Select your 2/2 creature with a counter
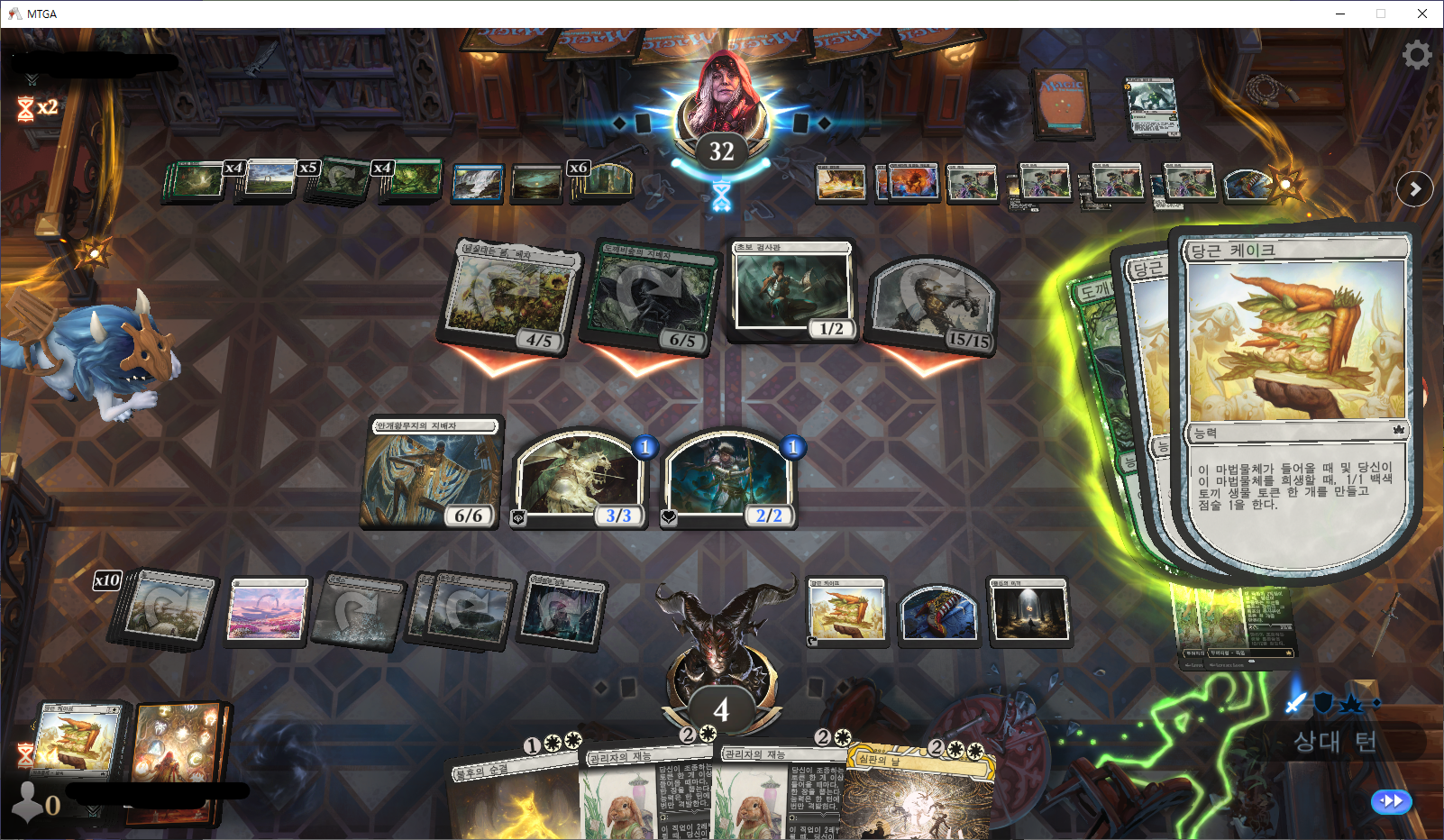The image size is (1444, 840). (x=728, y=479)
